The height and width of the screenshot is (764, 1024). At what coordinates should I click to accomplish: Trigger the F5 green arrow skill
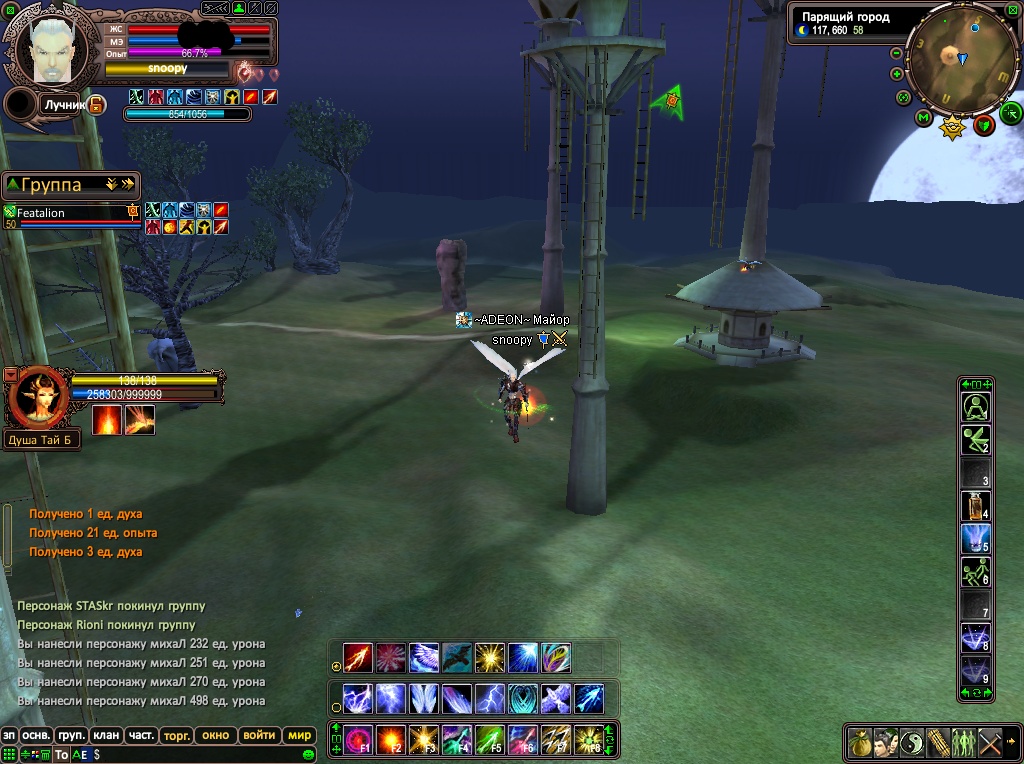490,740
